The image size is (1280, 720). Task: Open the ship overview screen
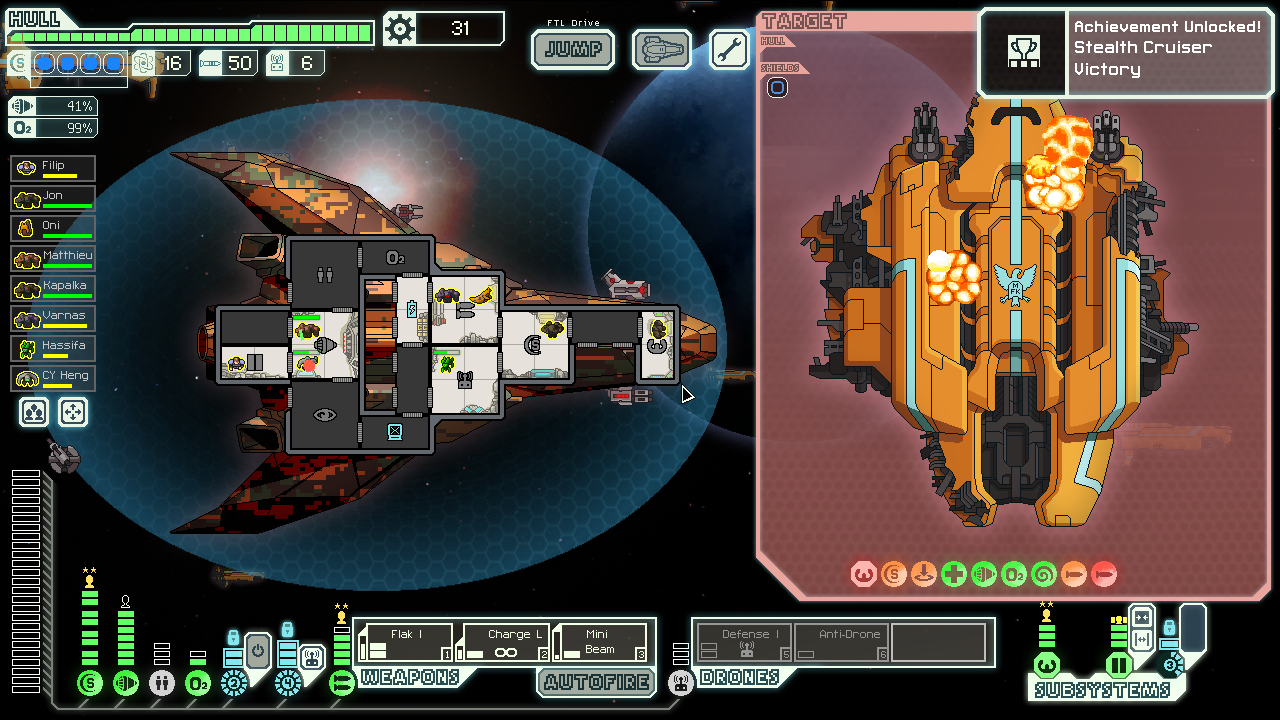coord(661,49)
